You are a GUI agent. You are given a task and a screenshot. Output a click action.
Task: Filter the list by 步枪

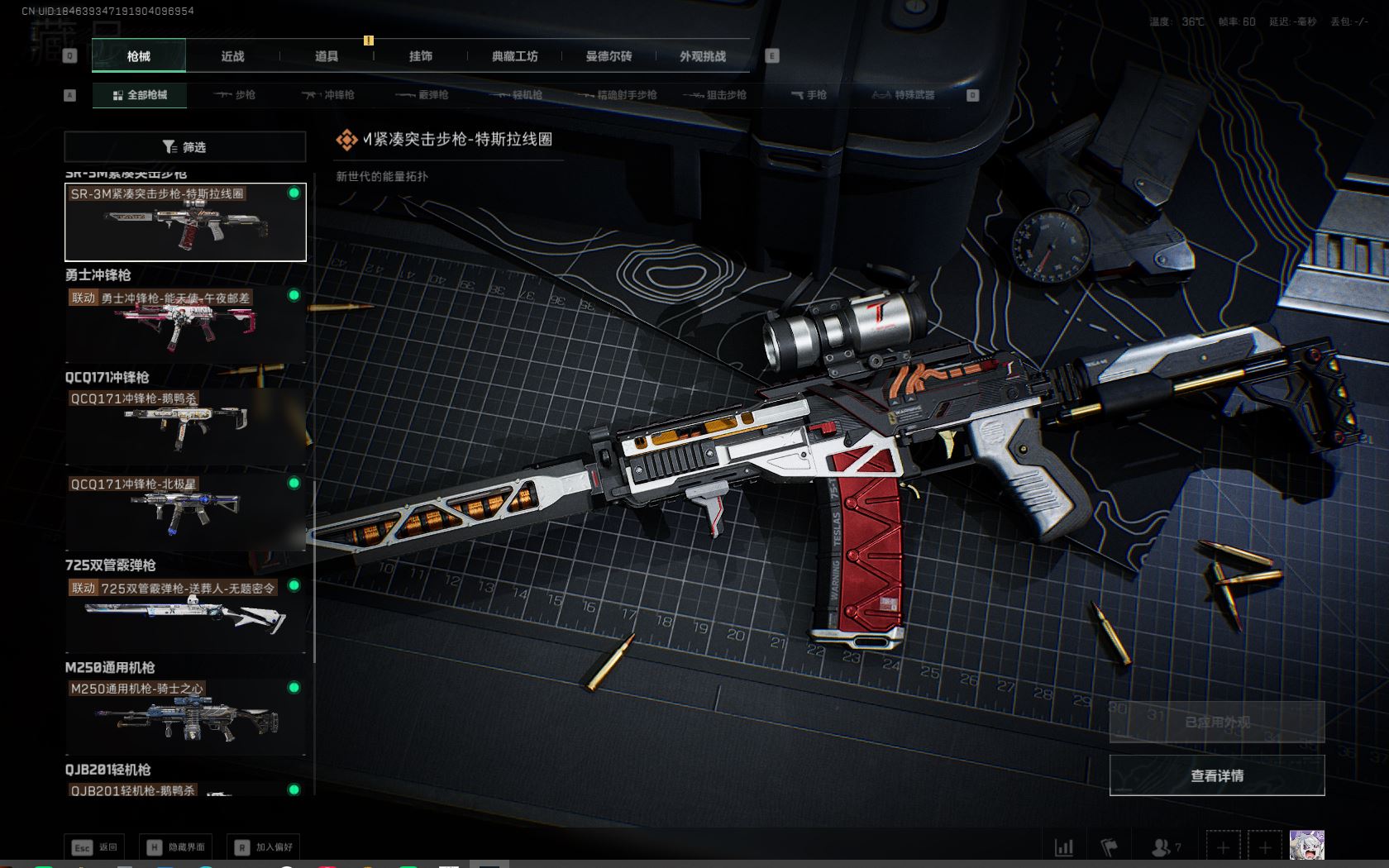point(235,95)
